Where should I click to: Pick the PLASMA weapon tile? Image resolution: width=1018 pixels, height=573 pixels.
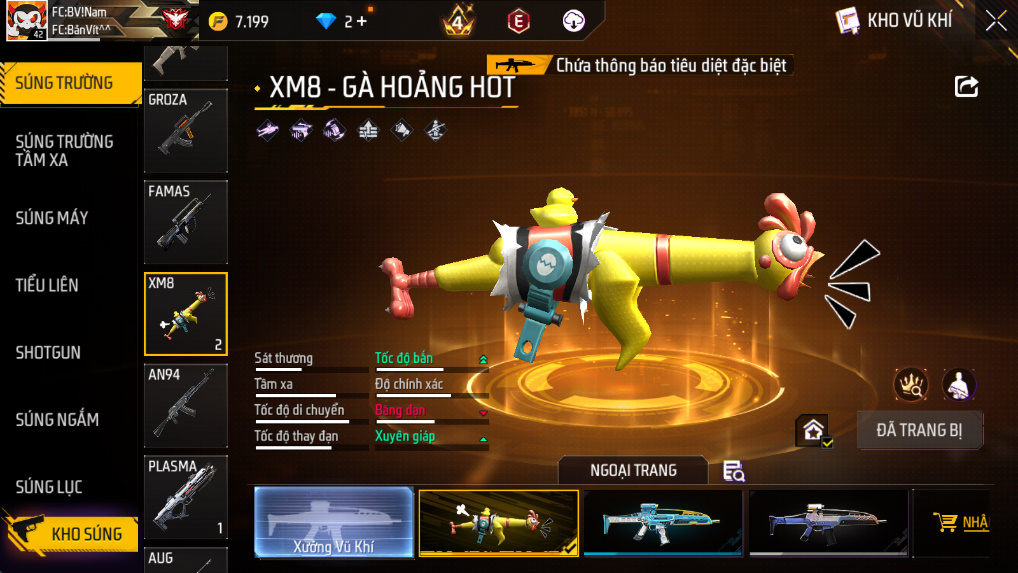[186, 497]
